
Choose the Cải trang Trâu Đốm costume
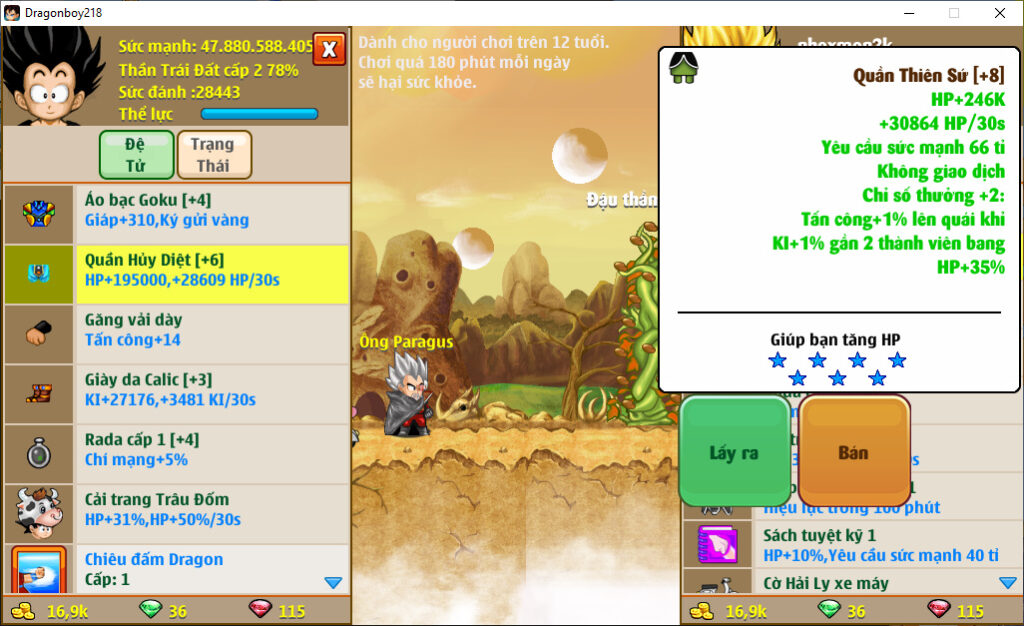(212, 510)
